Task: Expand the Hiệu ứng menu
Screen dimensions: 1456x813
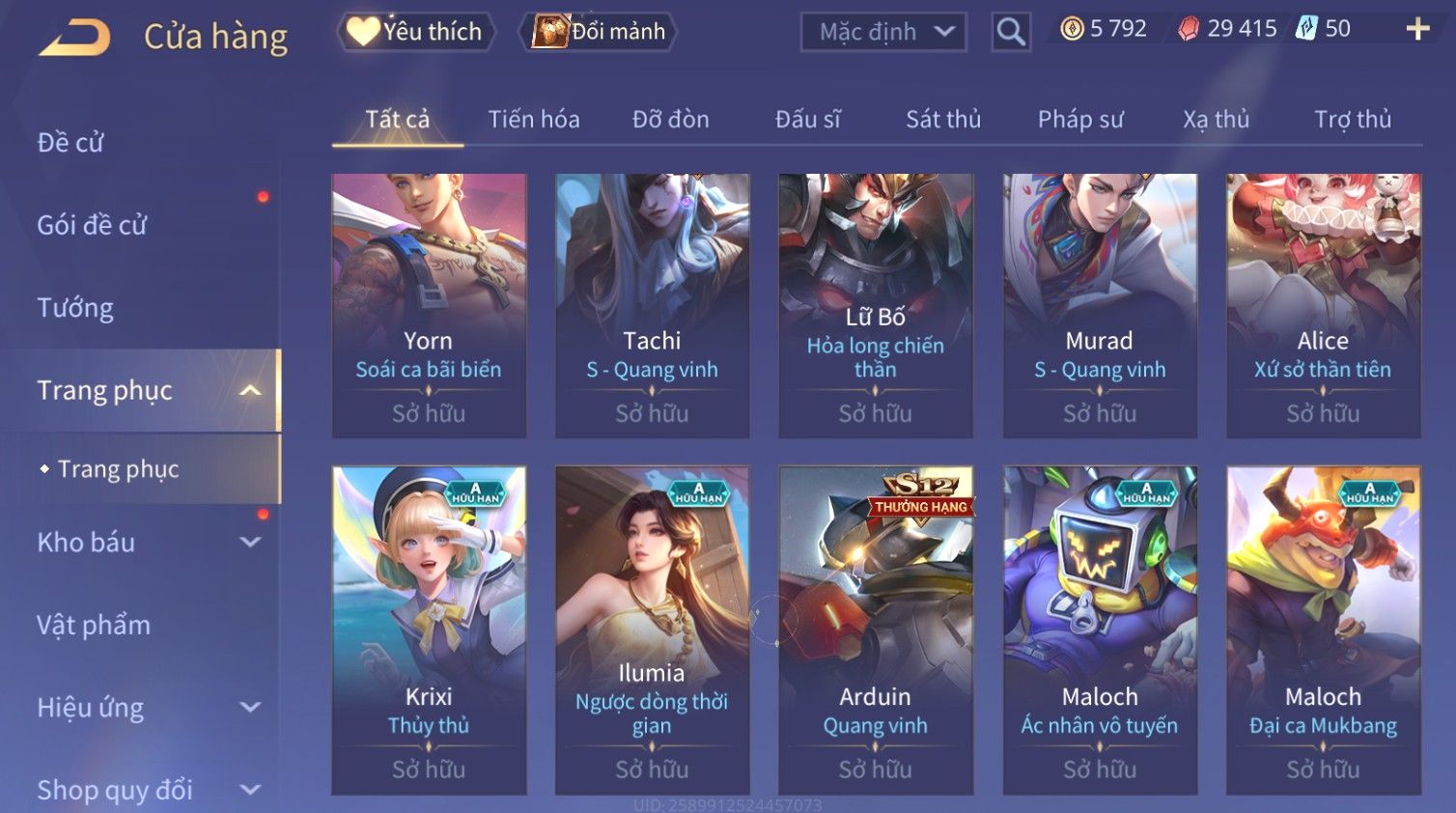Action: pyautogui.click(x=145, y=708)
